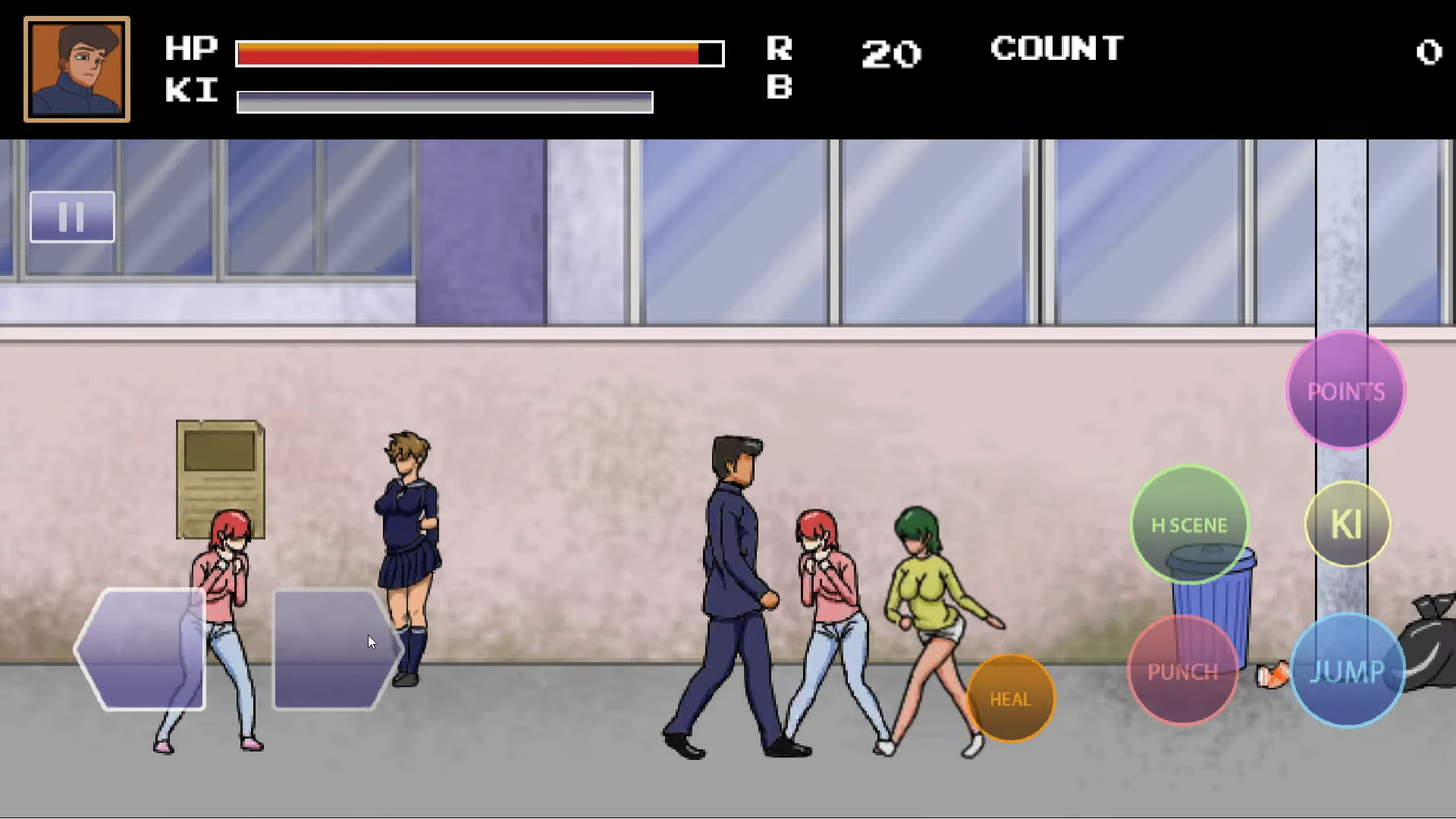Use the HEAL ability button
This screenshot has height=819, width=1456.
[1011, 698]
